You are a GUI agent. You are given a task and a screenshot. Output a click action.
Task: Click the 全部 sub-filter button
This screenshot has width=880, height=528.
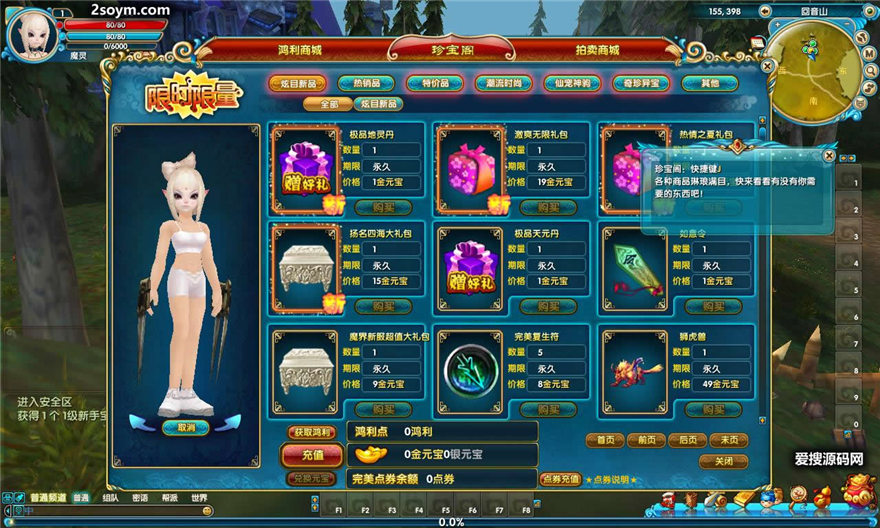point(328,104)
